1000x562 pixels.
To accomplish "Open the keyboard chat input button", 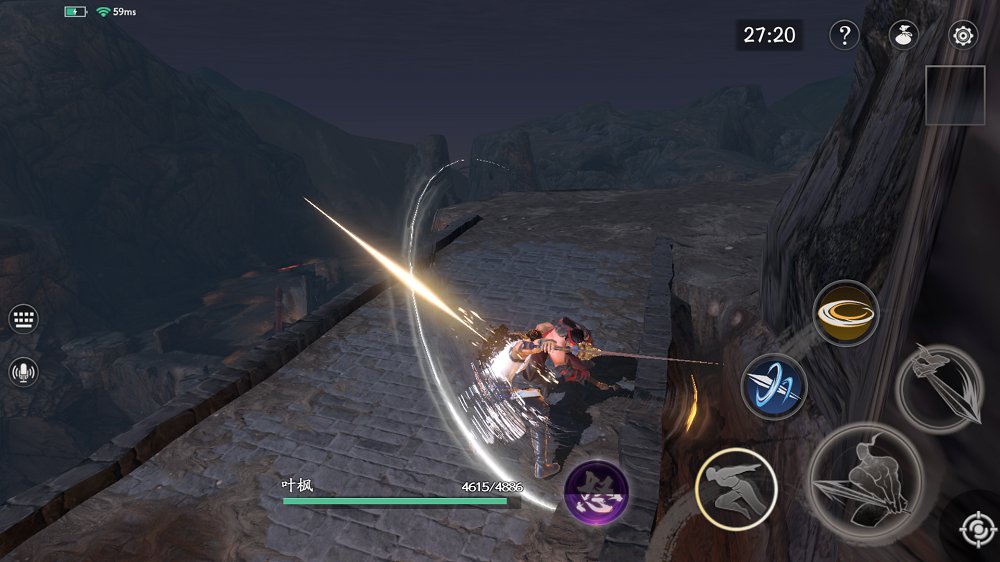I will point(23,319).
